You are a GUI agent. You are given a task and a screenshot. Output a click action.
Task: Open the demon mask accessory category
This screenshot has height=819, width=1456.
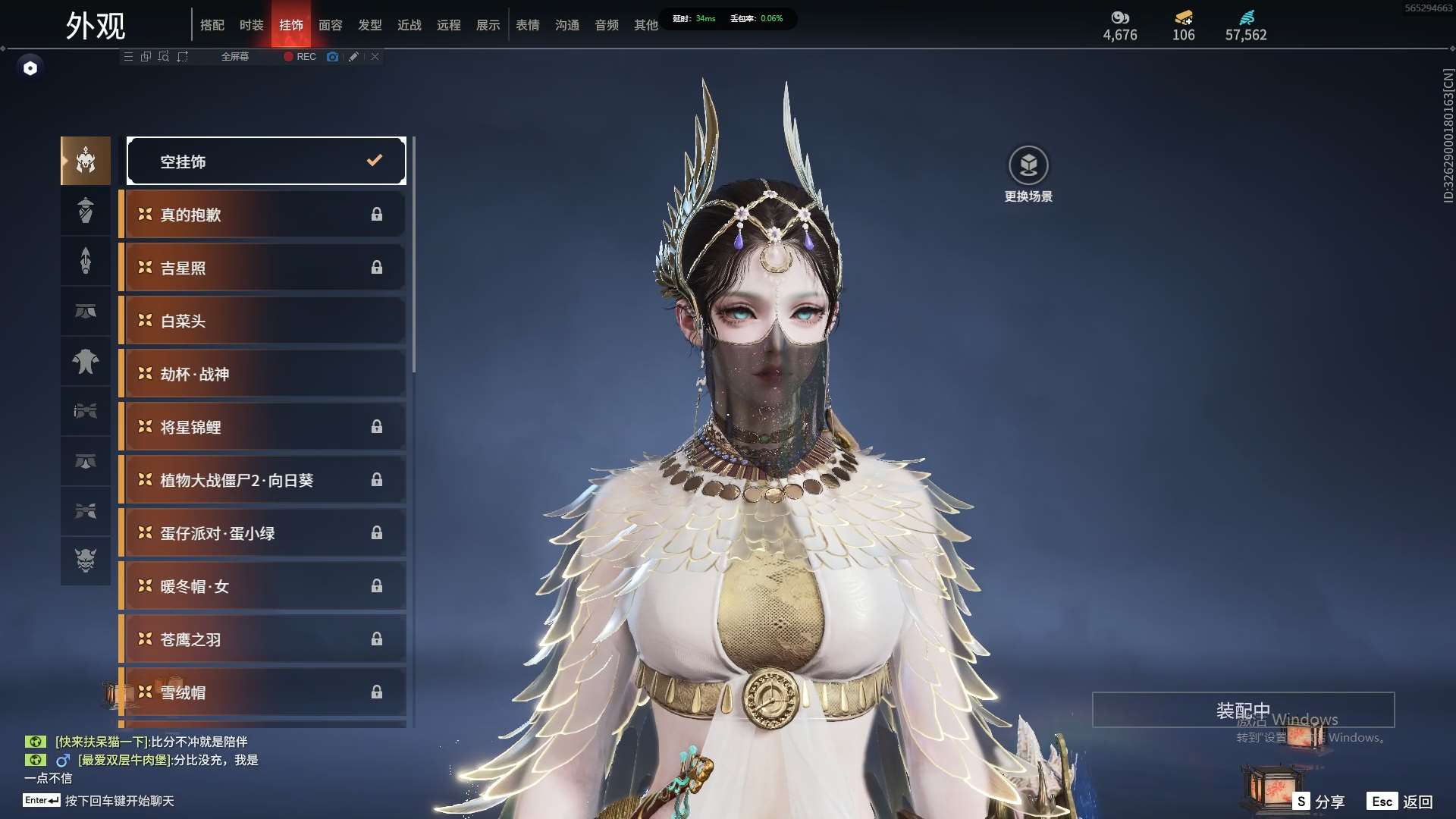[x=86, y=560]
